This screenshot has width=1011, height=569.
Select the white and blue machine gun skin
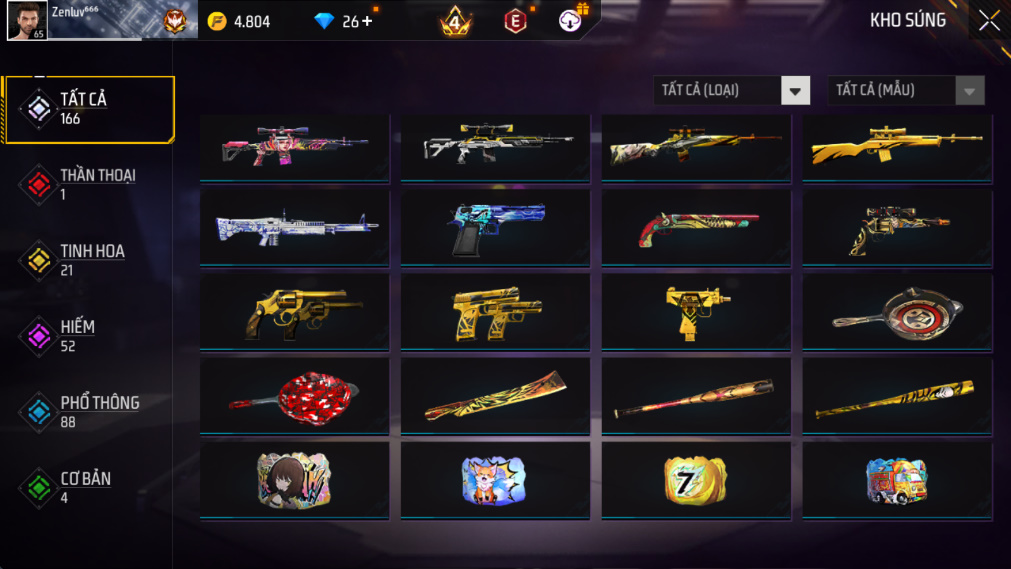pos(295,229)
